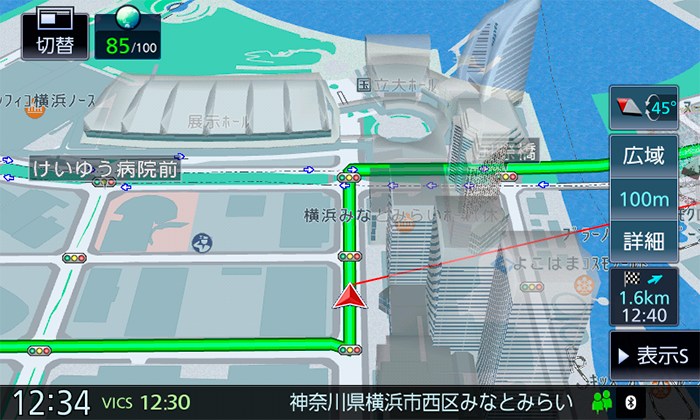This screenshot has height=420, width=700.
Task: Open the eco score 85/100 panel
Action: (x=126, y=31)
